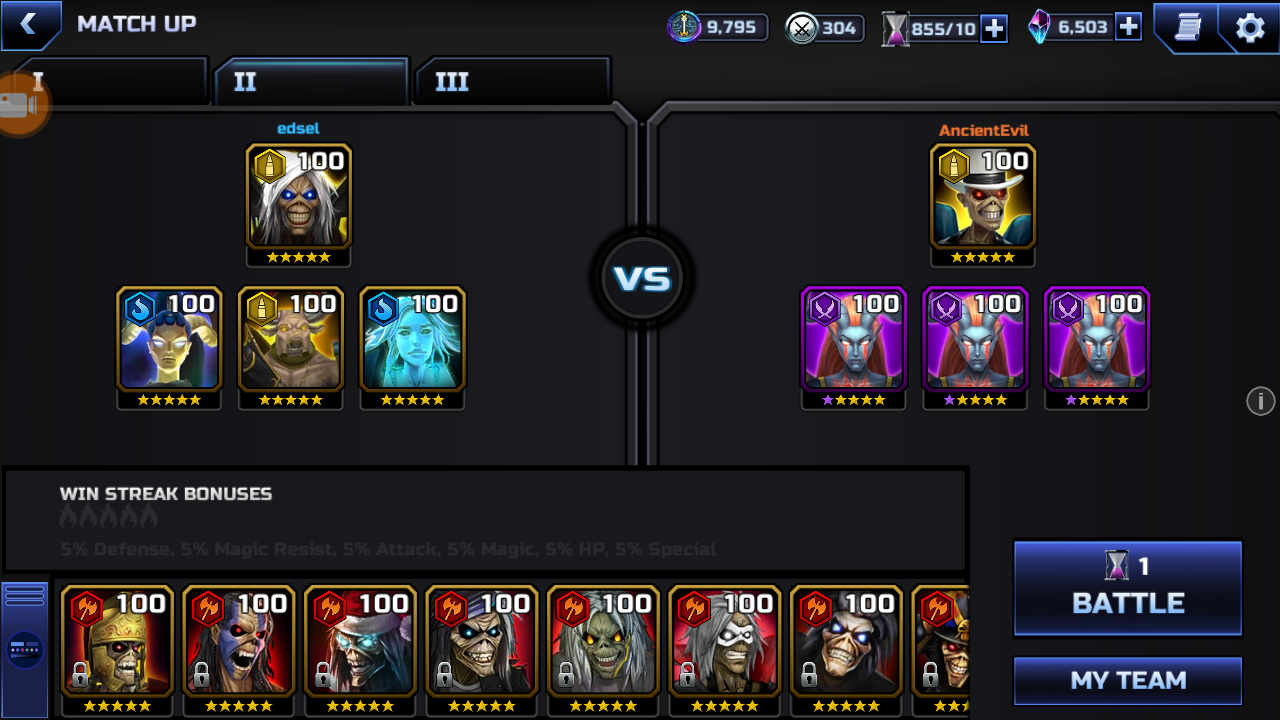Open the character list filter menu

click(25, 650)
